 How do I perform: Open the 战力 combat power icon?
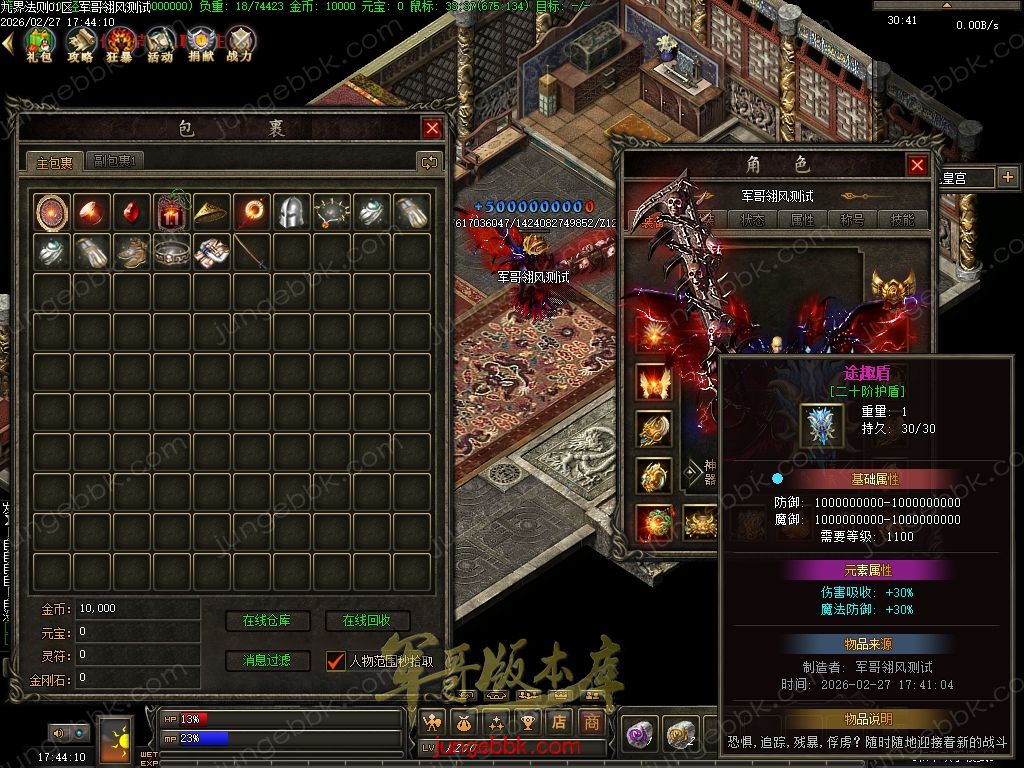pyautogui.click(x=240, y=44)
